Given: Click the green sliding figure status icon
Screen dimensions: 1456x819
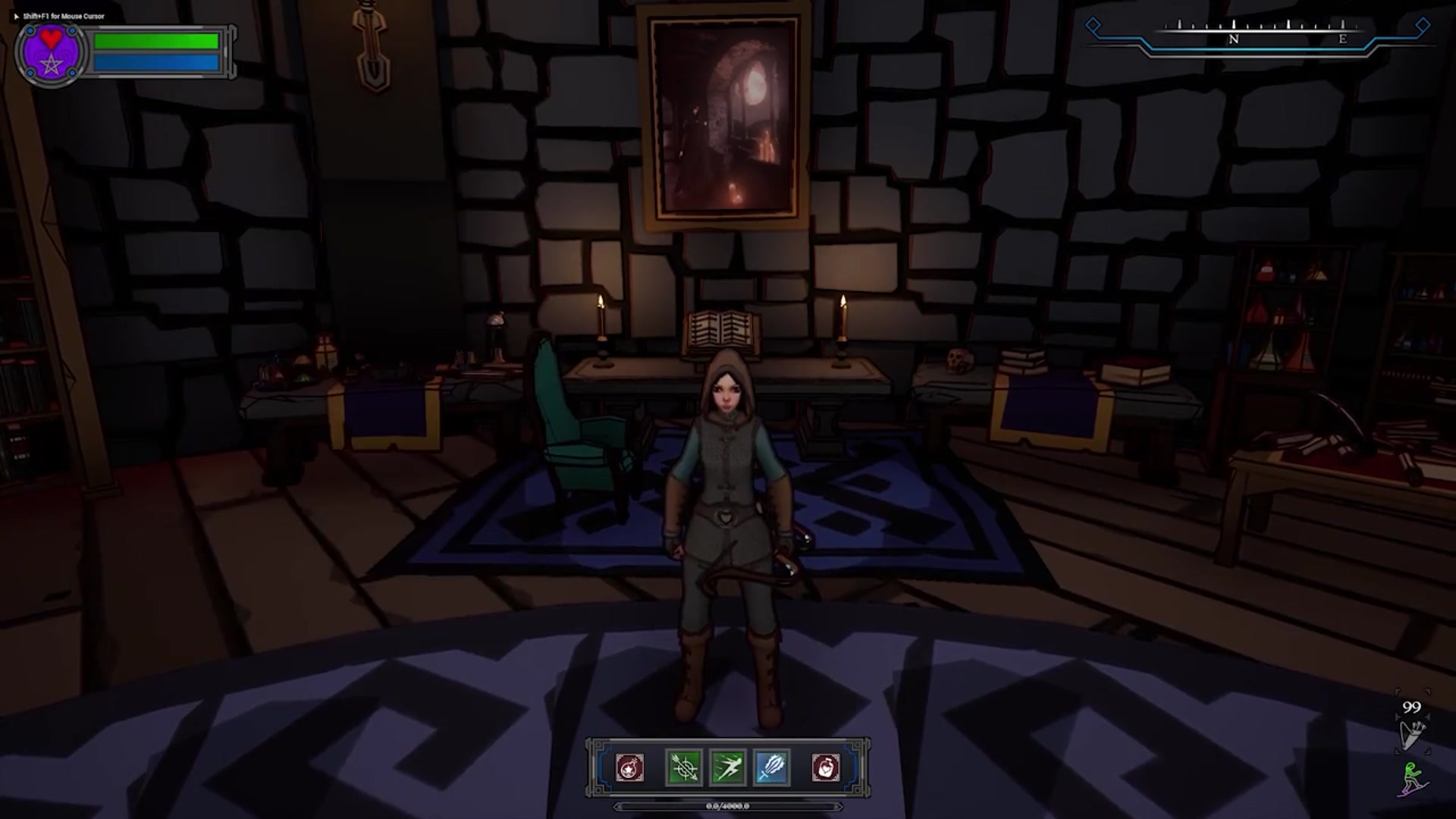Looking at the screenshot, I should pyautogui.click(x=1412, y=779).
